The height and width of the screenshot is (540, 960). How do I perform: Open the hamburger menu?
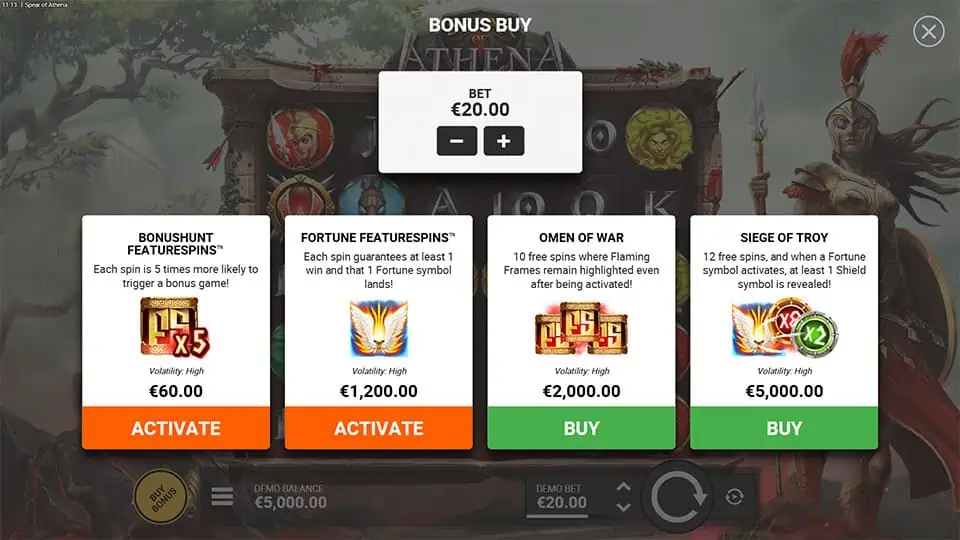(x=222, y=496)
